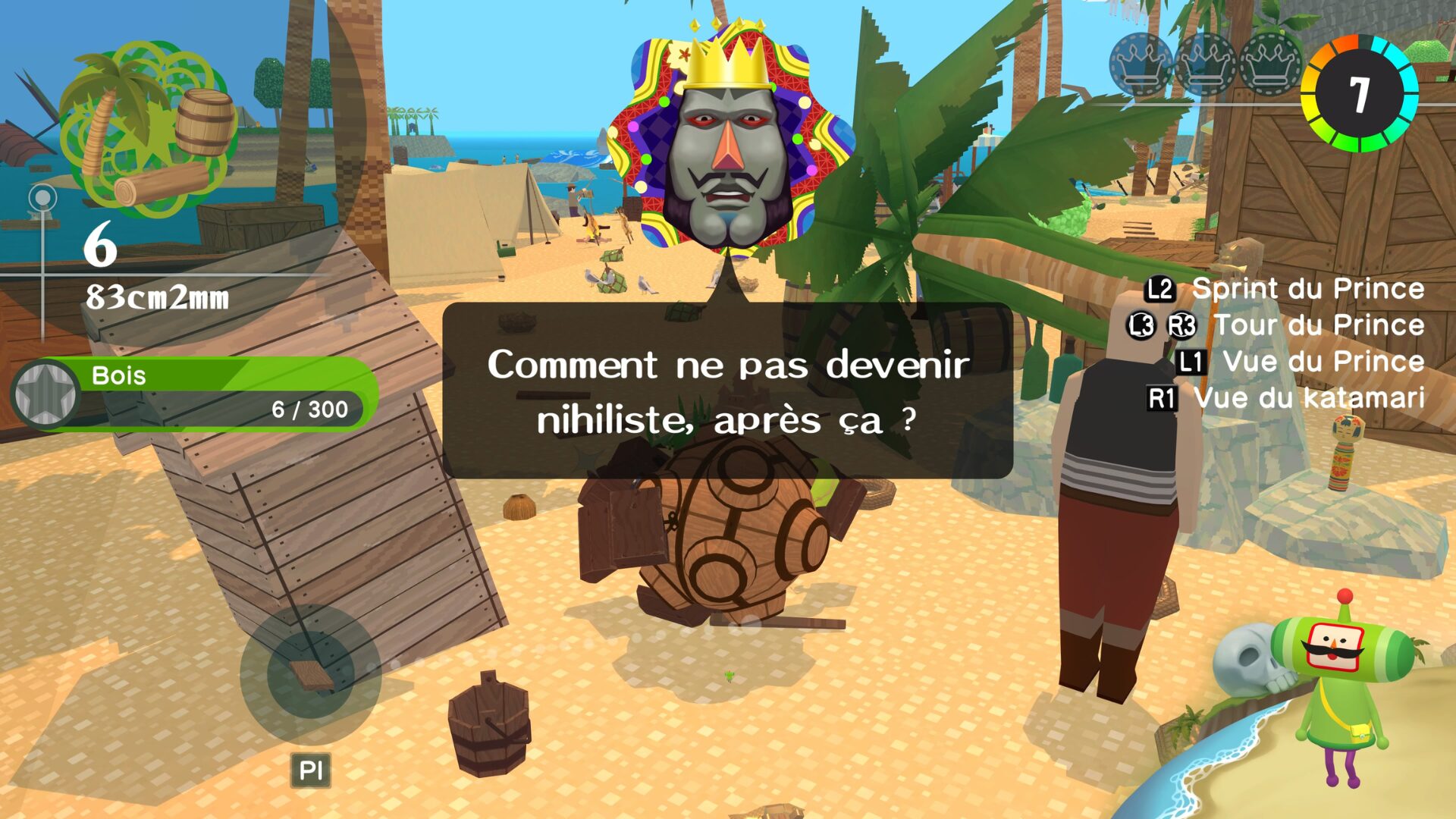
Task: Click the circular katamari size gauge
Action: [1359, 93]
